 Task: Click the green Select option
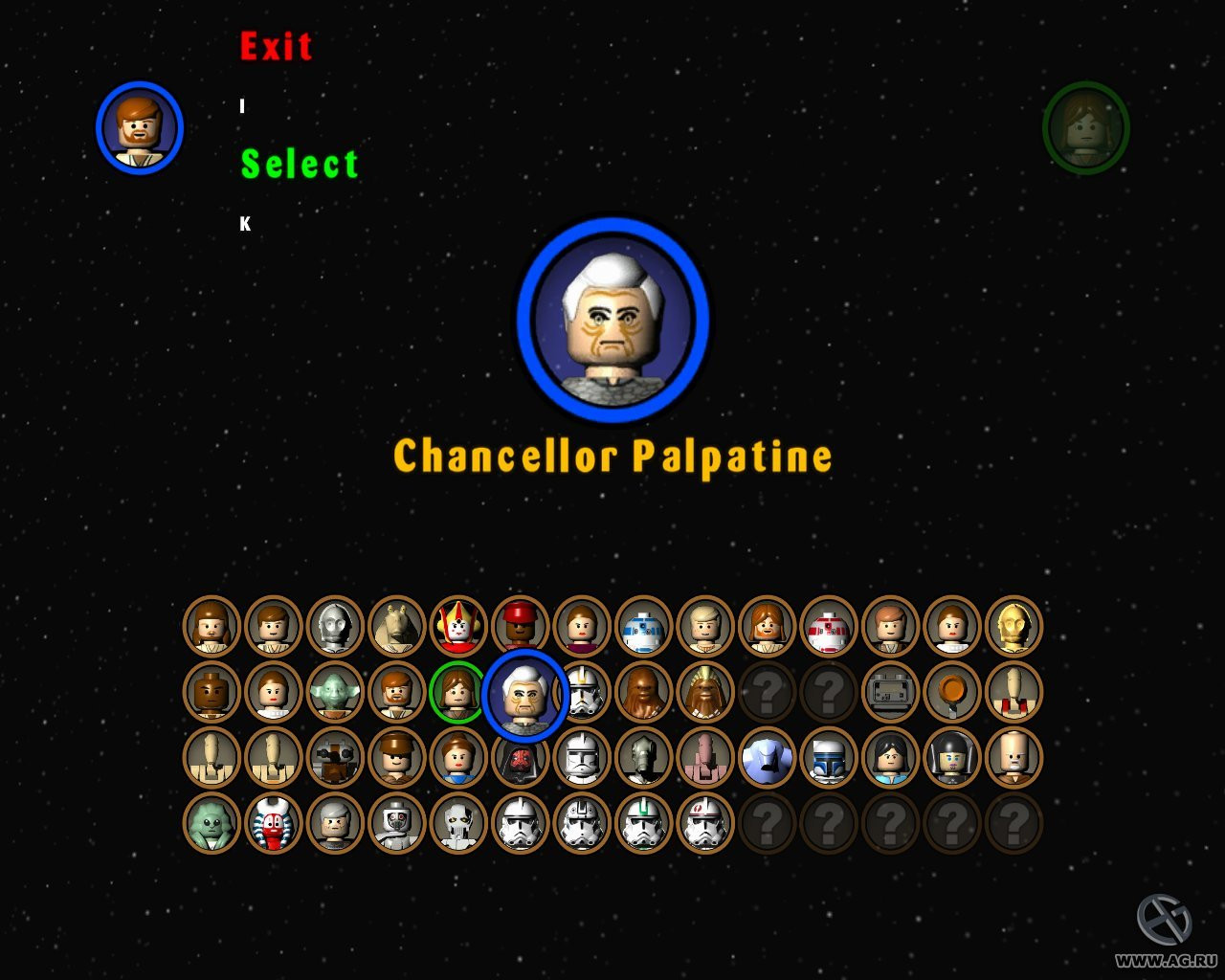[300, 164]
